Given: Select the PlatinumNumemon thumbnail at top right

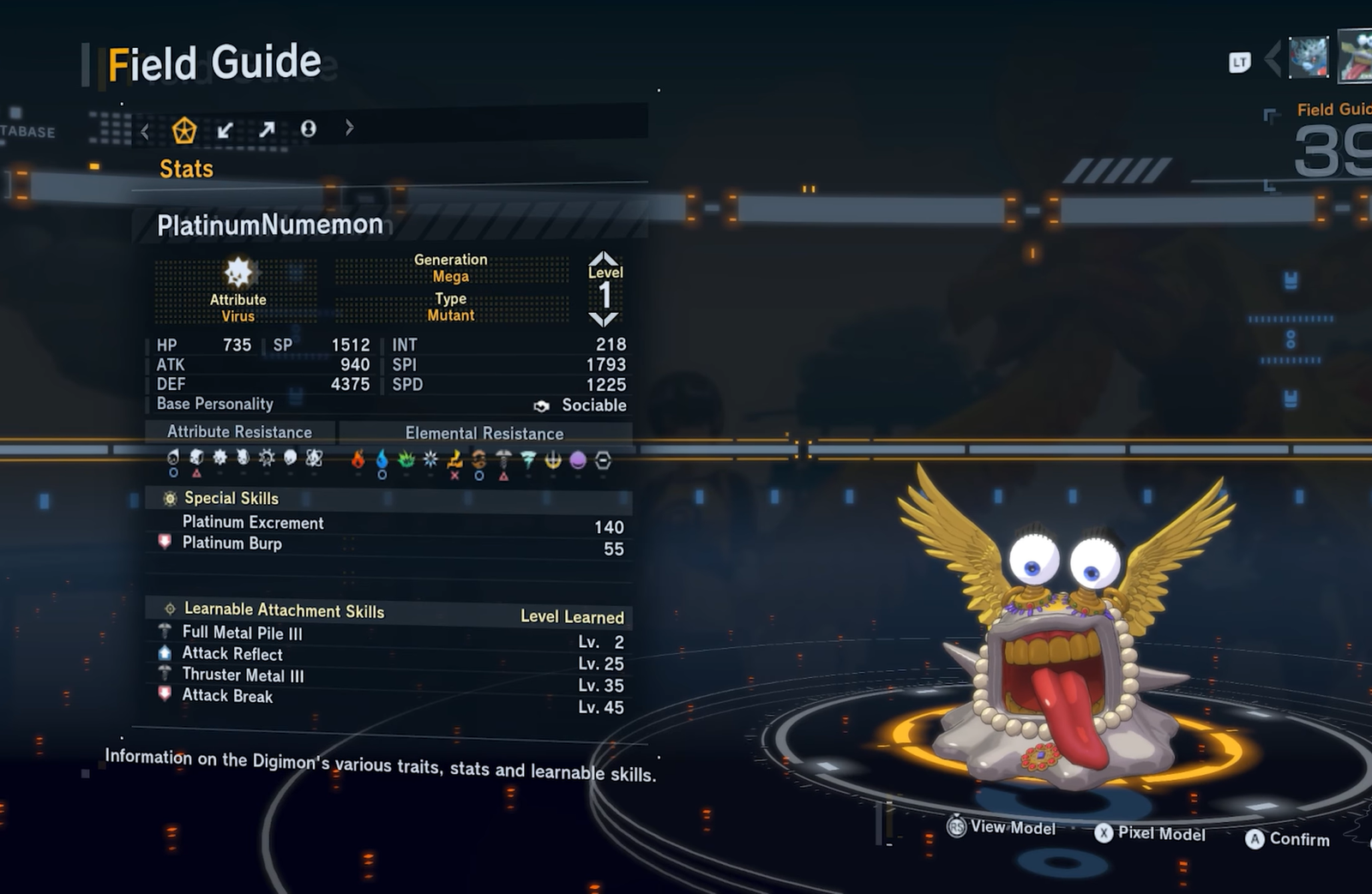Looking at the screenshot, I should click(x=1356, y=57).
